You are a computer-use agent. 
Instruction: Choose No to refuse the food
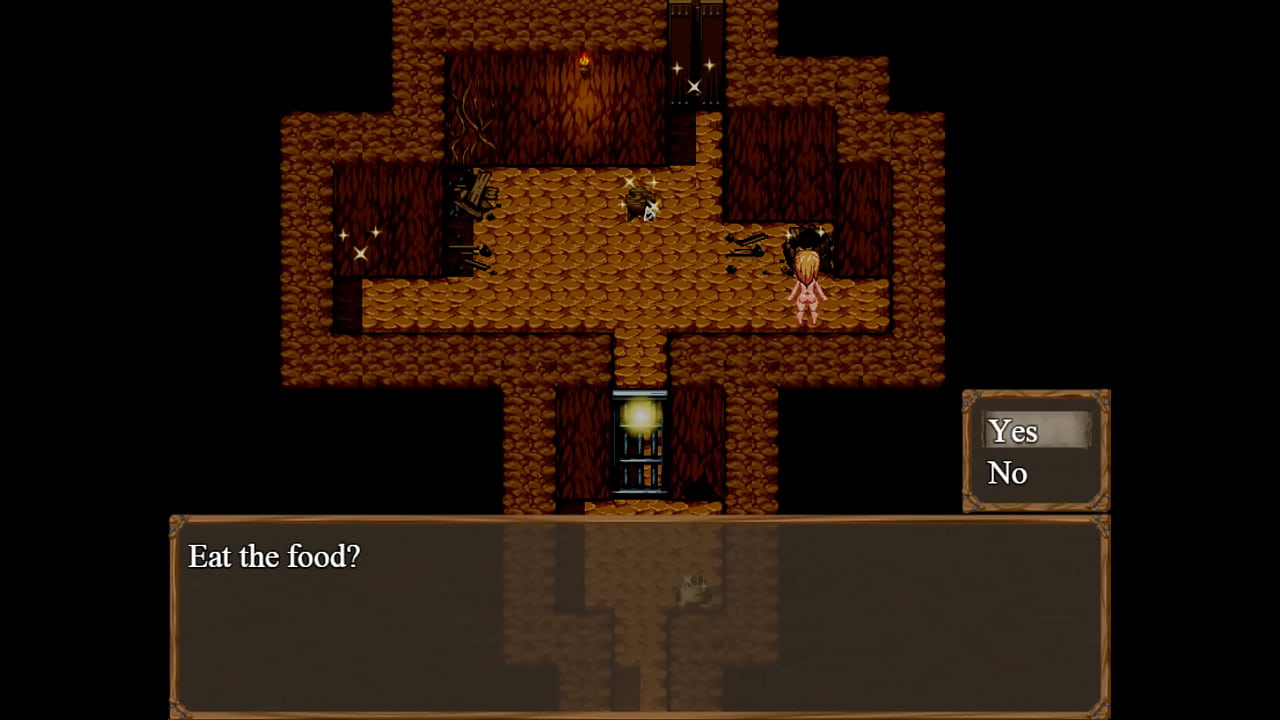tap(1007, 473)
